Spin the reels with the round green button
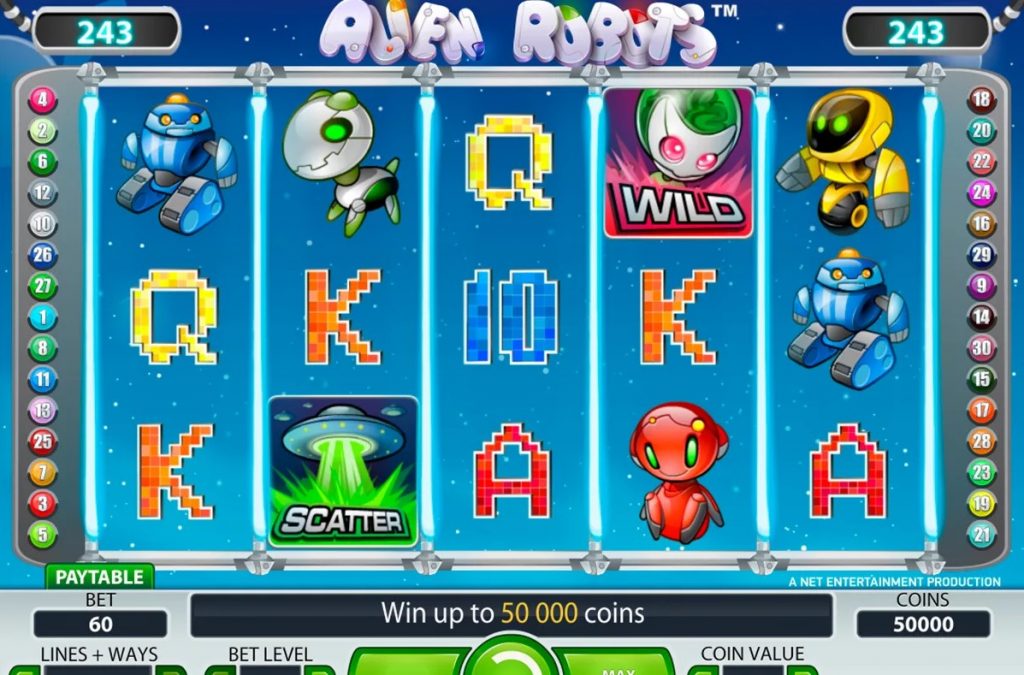Screen dimensions: 1024x675 511,659
